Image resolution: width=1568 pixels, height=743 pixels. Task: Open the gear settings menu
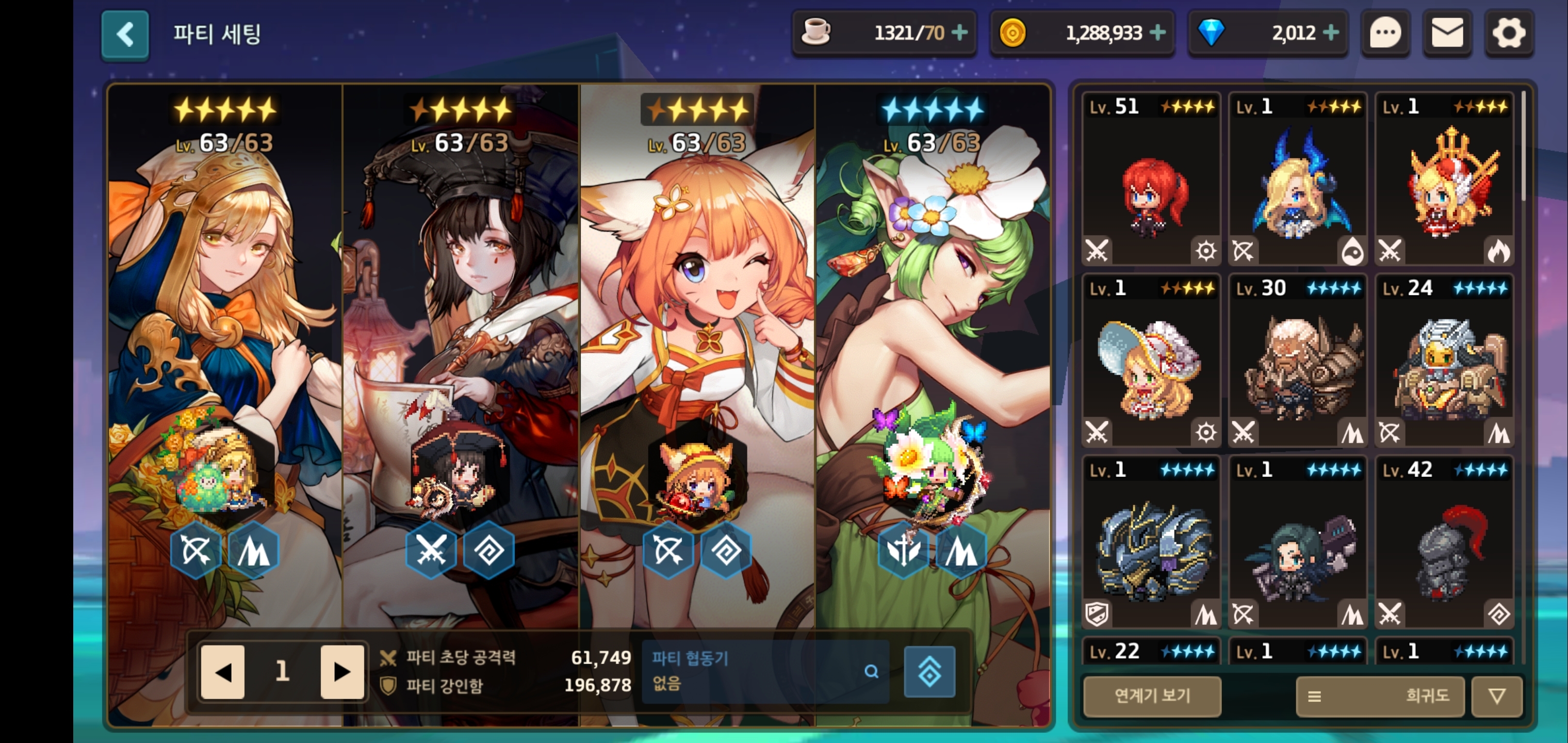1509,34
